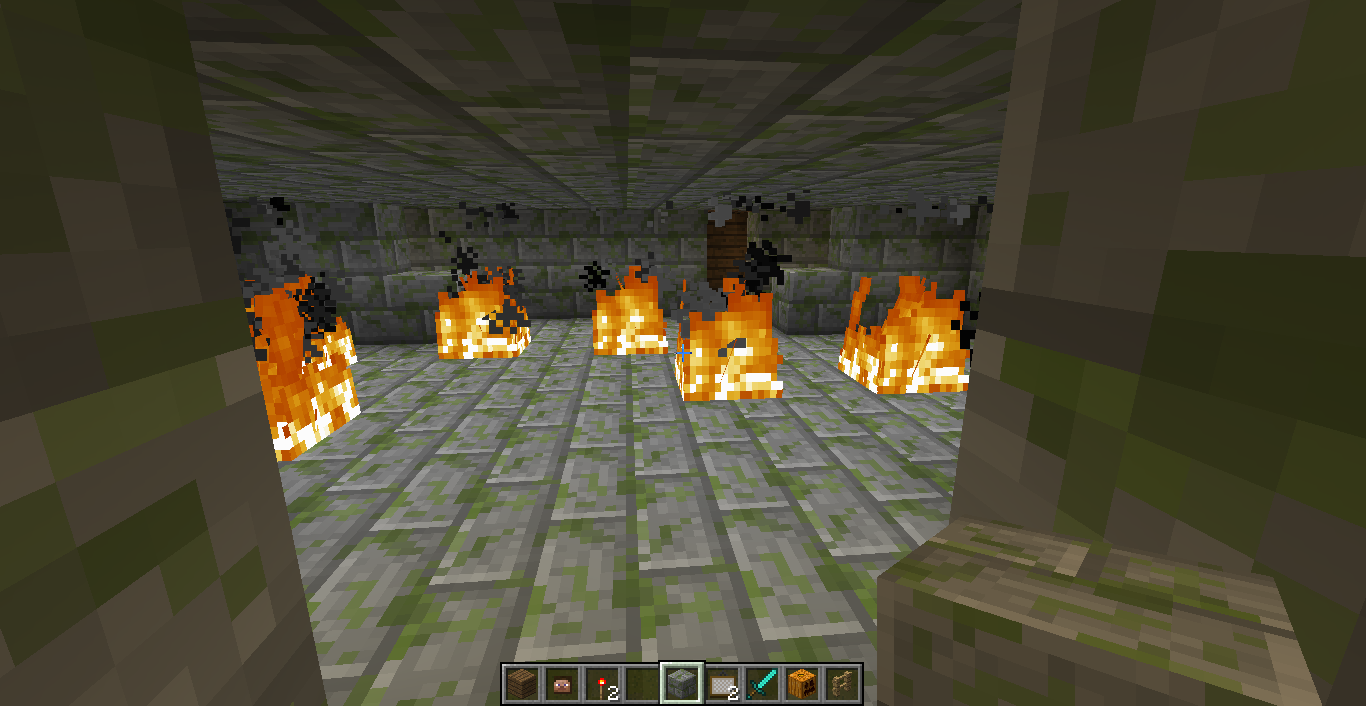Pick the item frame hotbar slot
Viewport: 1366px width, 706px height.
[722, 684]
